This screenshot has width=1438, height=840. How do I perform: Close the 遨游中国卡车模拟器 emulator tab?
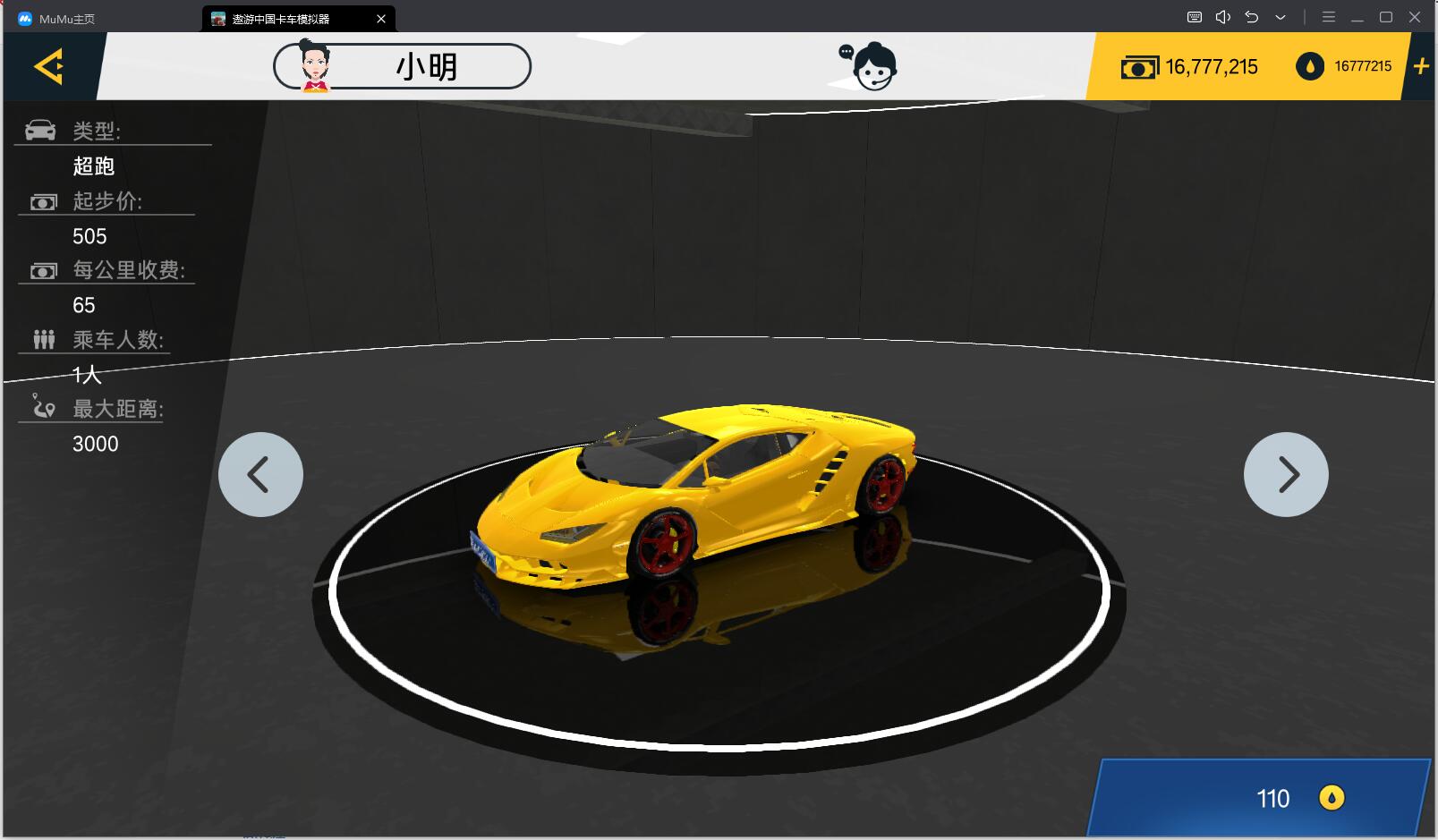tap(381, 19)
